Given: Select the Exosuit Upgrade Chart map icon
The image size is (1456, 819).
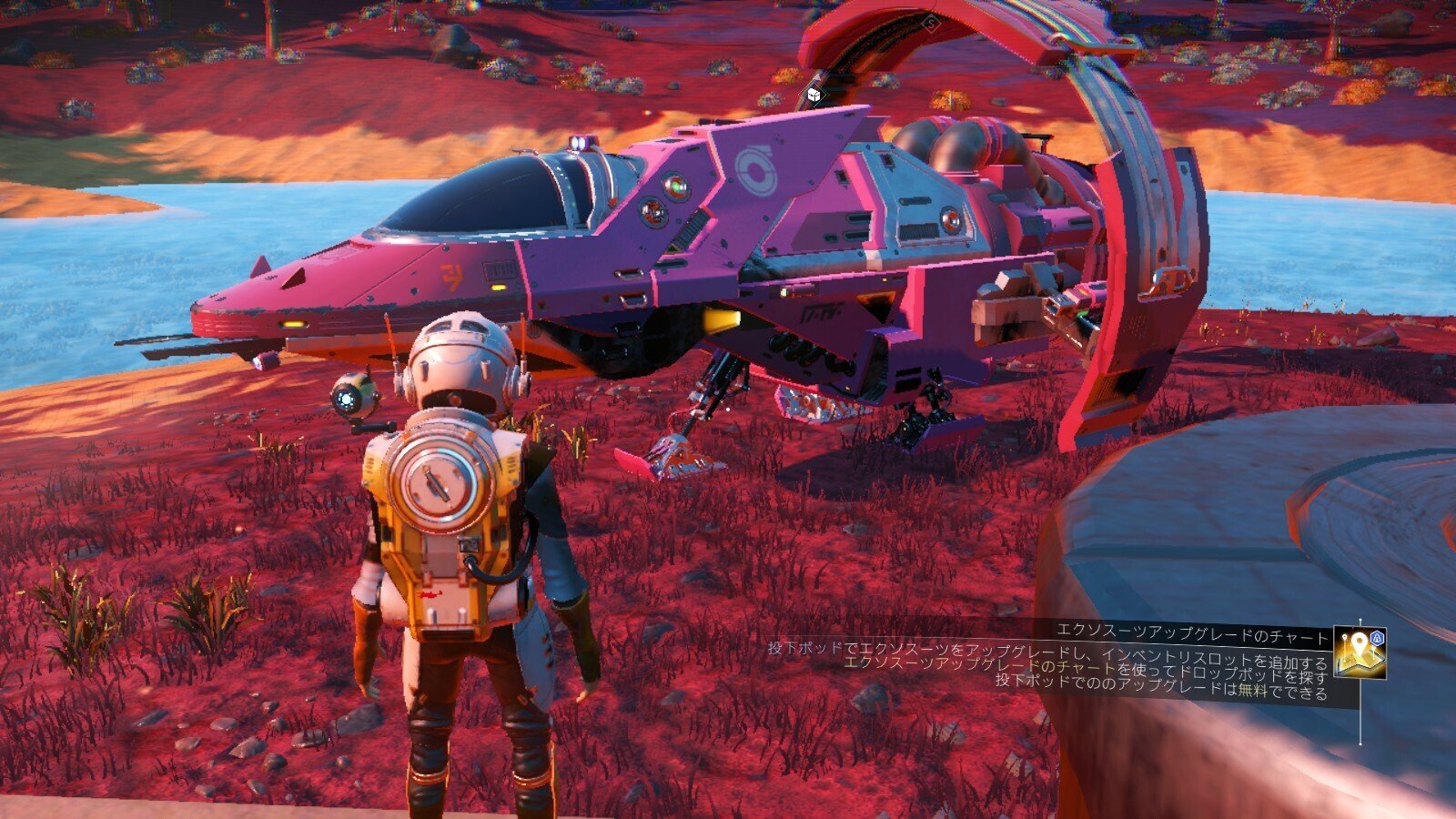Looking at the screenshot, I should click(1360, 653).
